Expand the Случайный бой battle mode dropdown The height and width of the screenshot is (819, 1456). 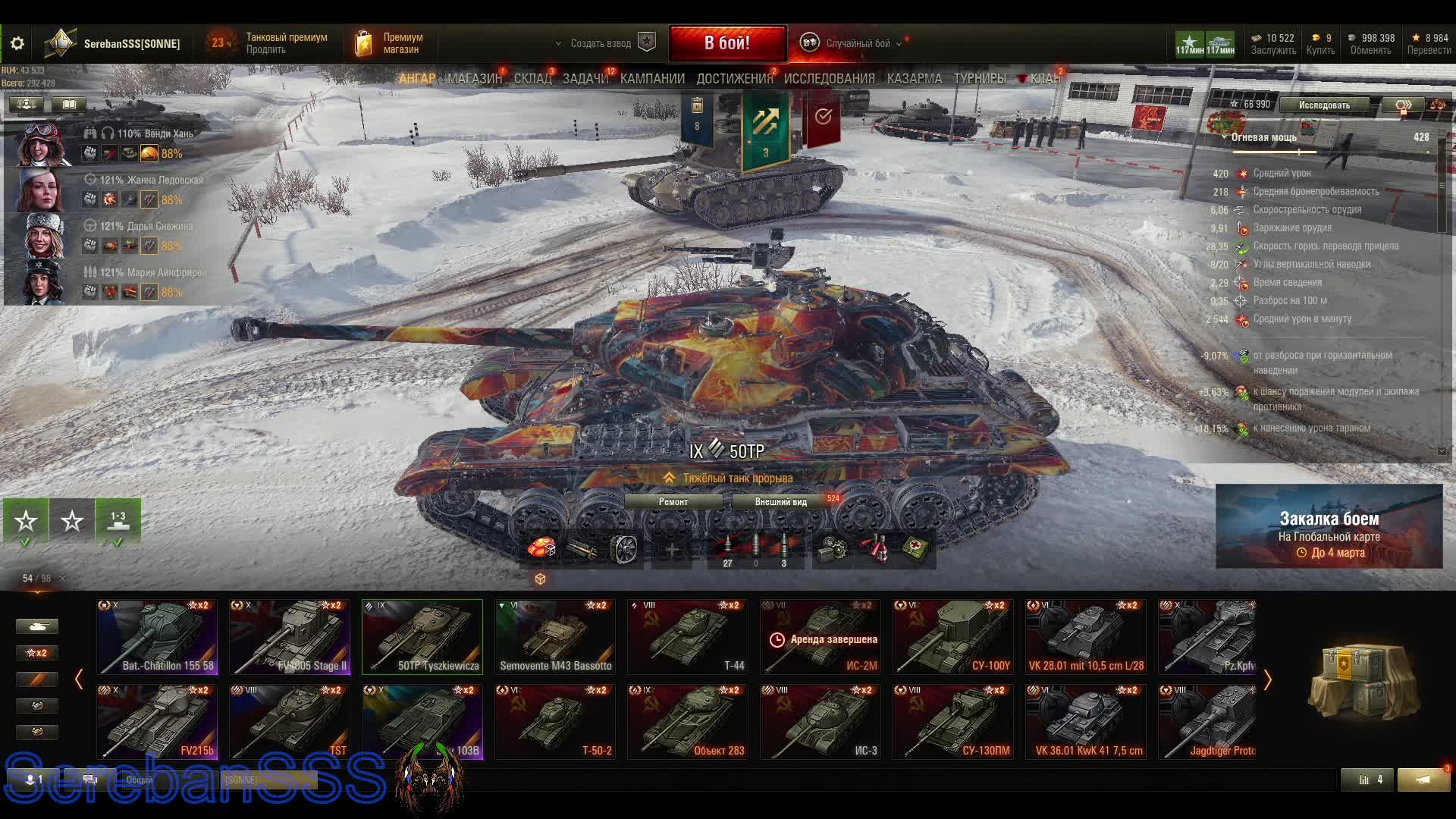point(899,44)
